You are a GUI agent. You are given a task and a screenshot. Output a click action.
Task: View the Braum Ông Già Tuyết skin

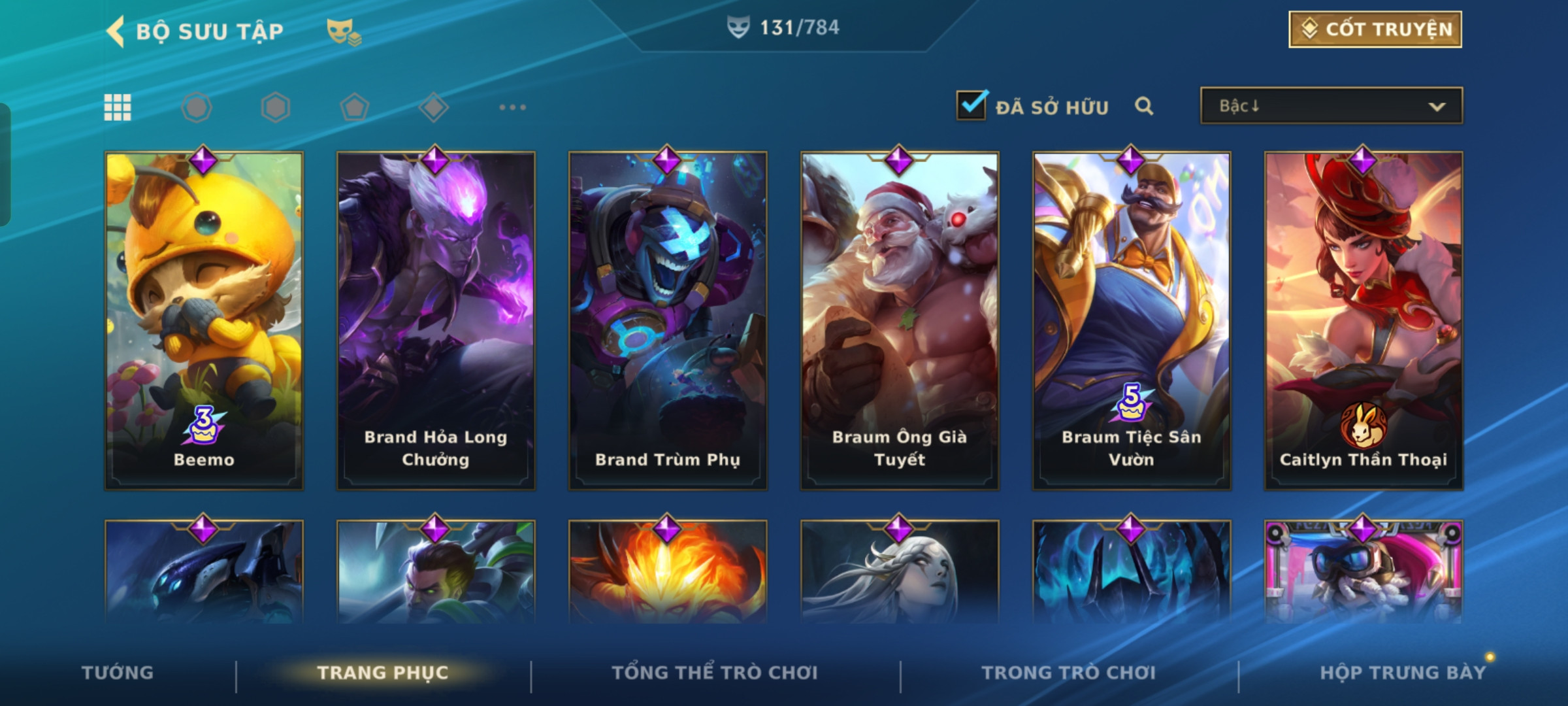pyautogui.click(x=900, y=320)
